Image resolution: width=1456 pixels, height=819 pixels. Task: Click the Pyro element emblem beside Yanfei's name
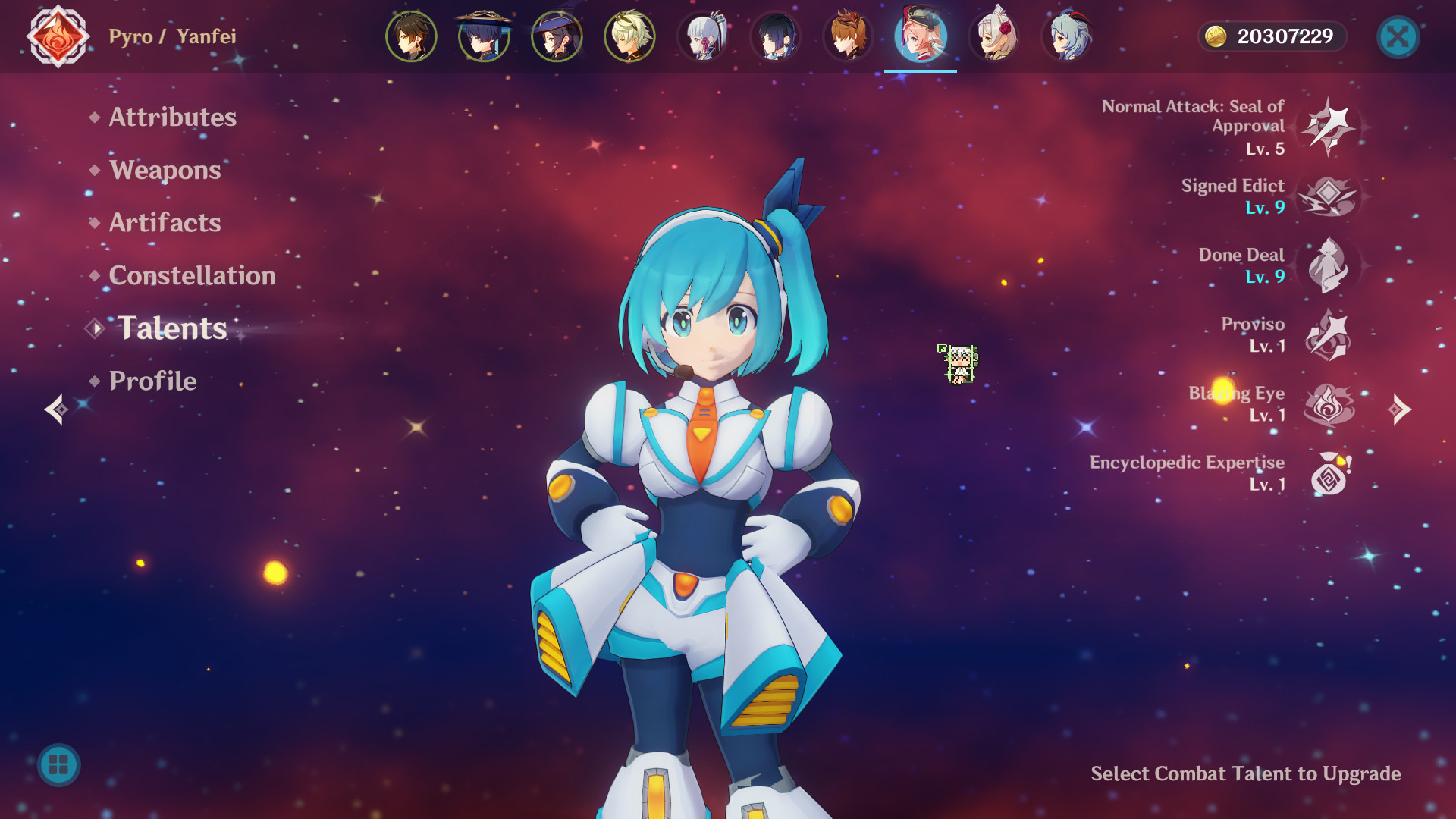(x=57, y=36)
